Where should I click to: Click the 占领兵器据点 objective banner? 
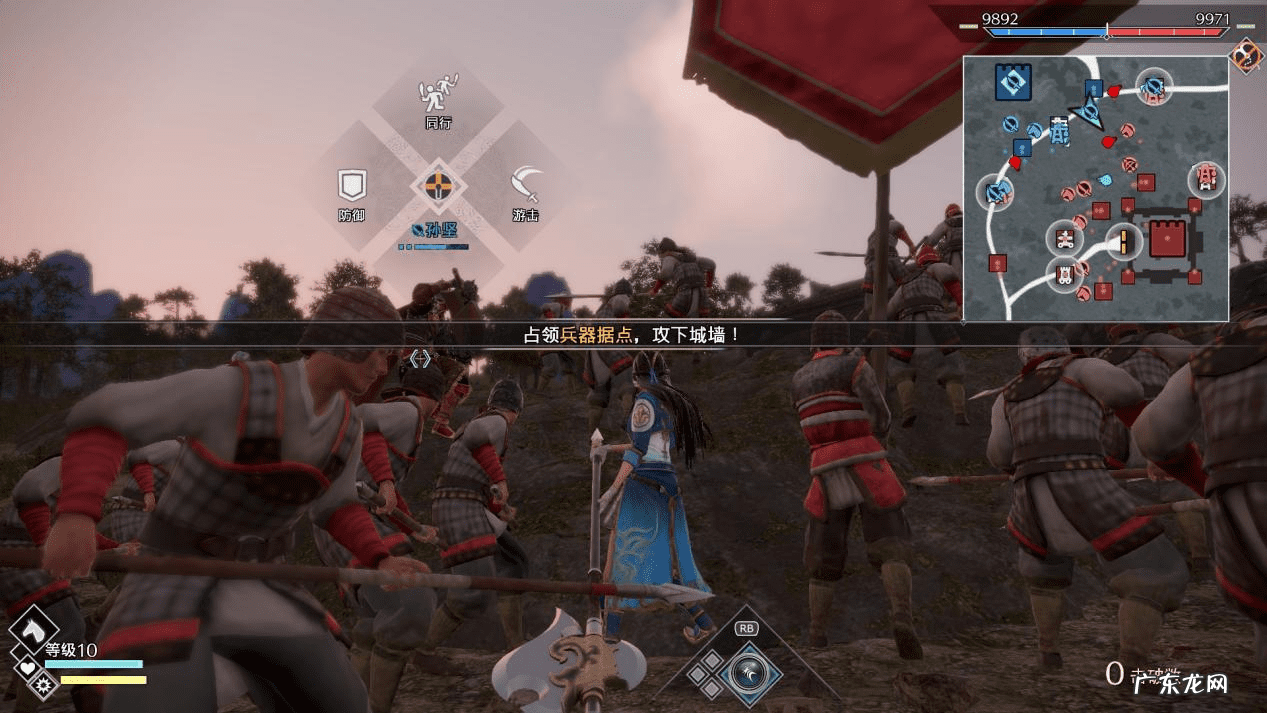pos(632,334)
